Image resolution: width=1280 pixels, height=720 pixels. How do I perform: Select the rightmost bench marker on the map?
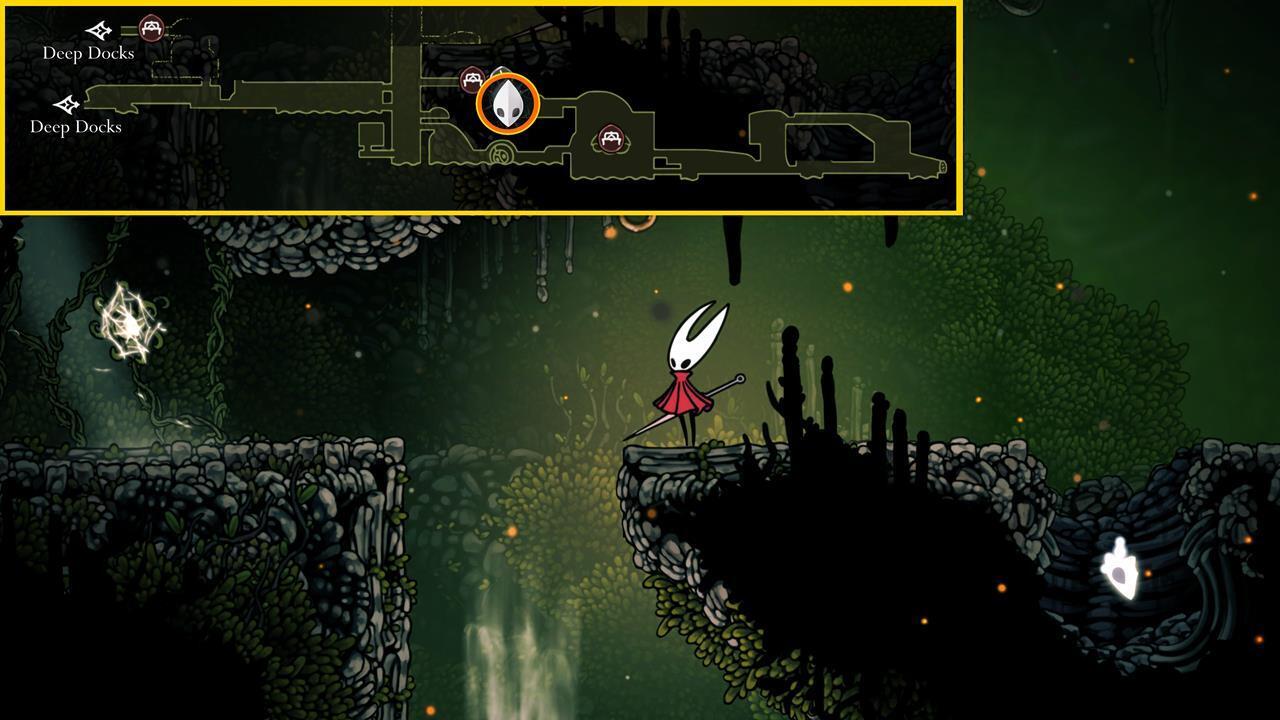[x=612, y=139]
